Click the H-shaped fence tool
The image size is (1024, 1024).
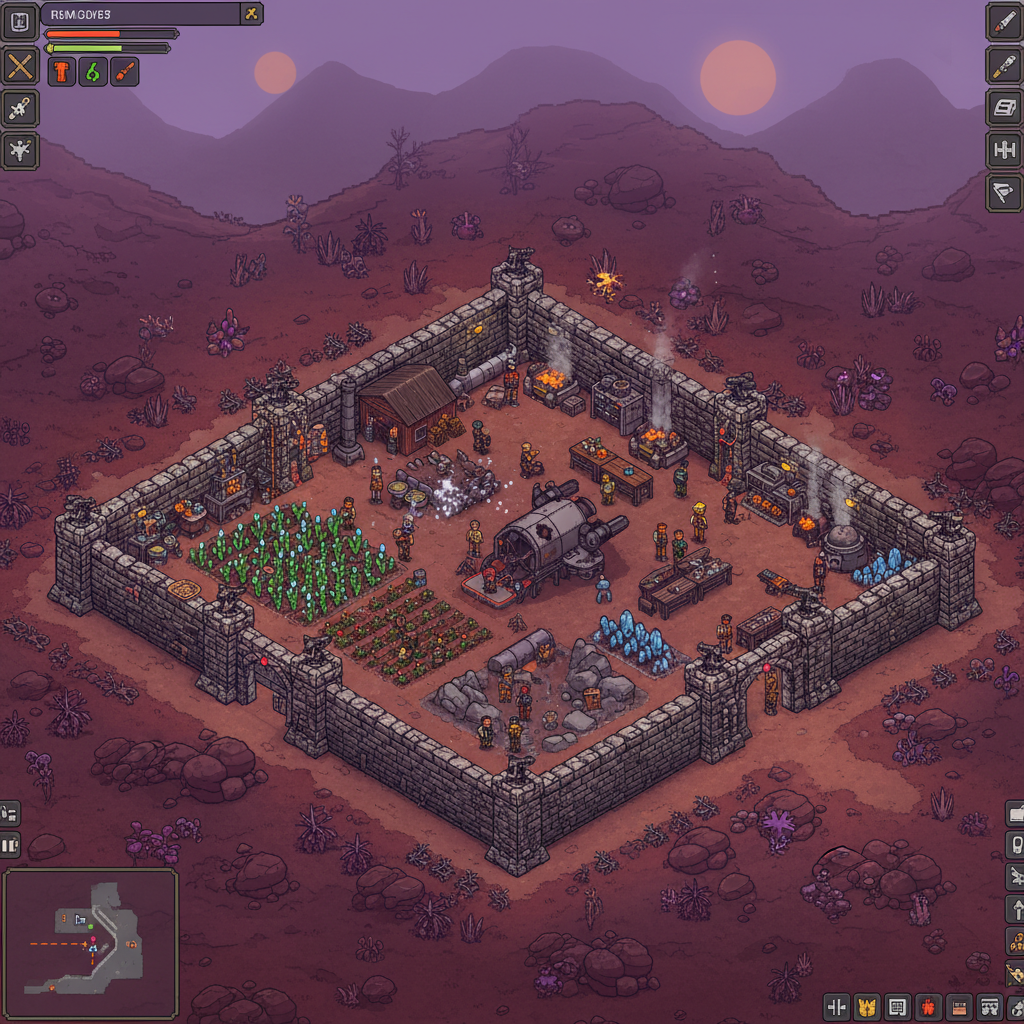pyautogui.click(x=1003, y=150)
